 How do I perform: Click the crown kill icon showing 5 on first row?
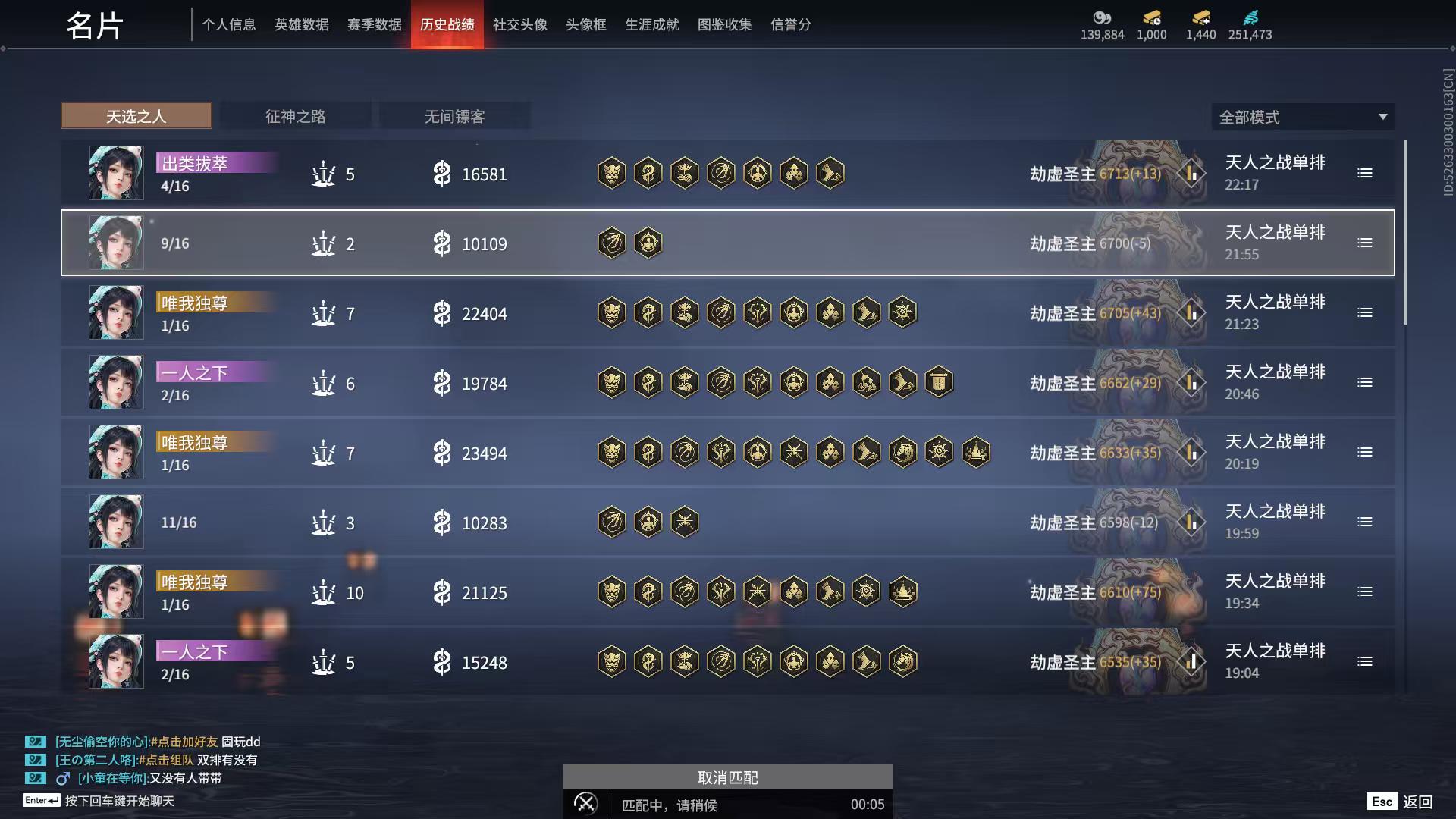pos(324,174)
